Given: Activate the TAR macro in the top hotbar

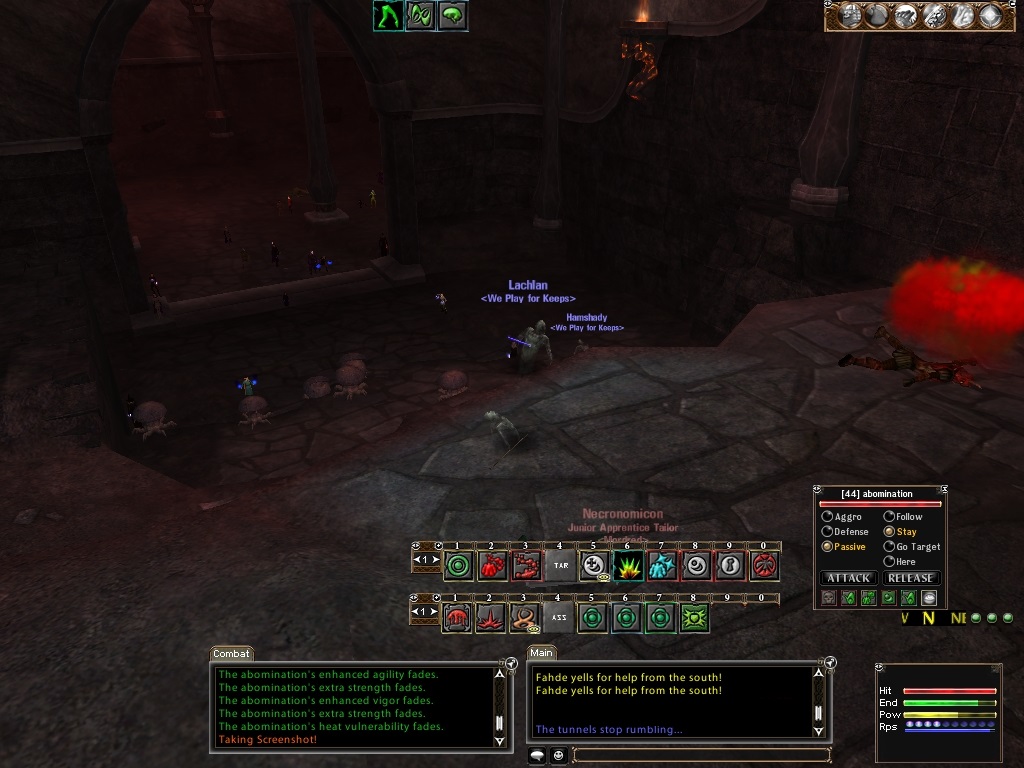Looking at the screenshot, I should [560, 566].
